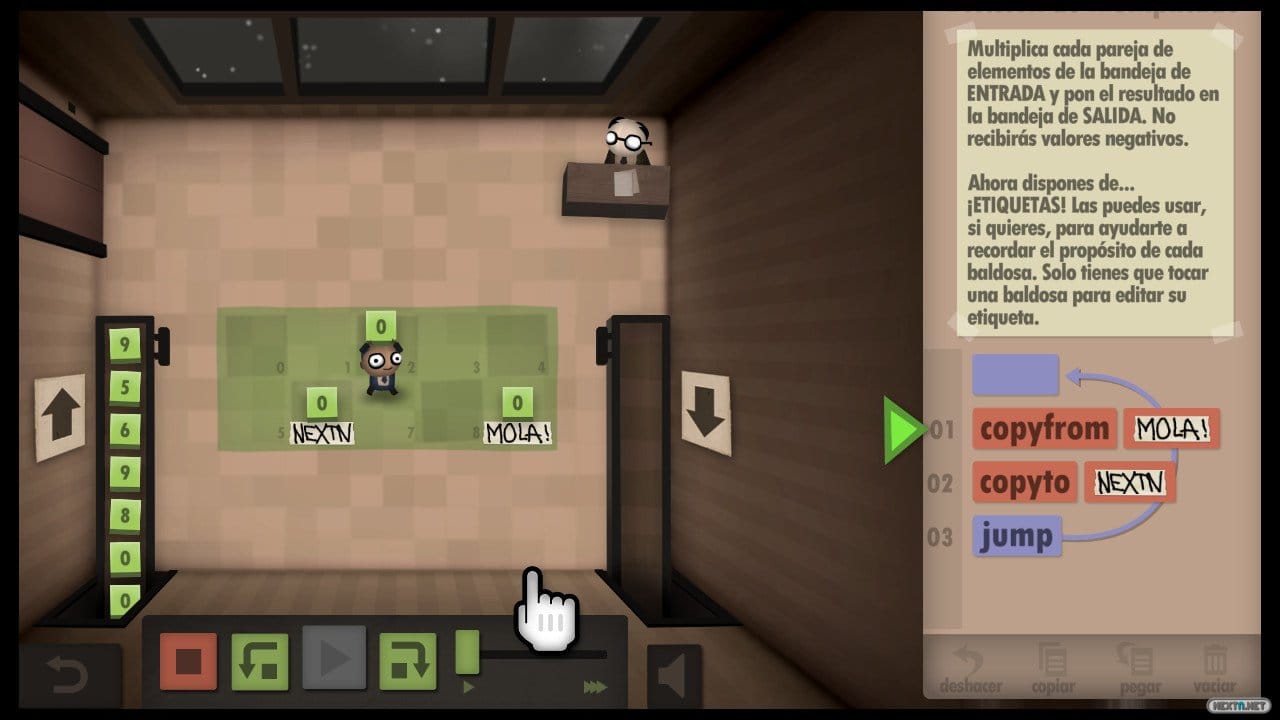Select the copyfrom instruction on line 01
Viewport: 1280px width, 720px height.
point(1043,429)
